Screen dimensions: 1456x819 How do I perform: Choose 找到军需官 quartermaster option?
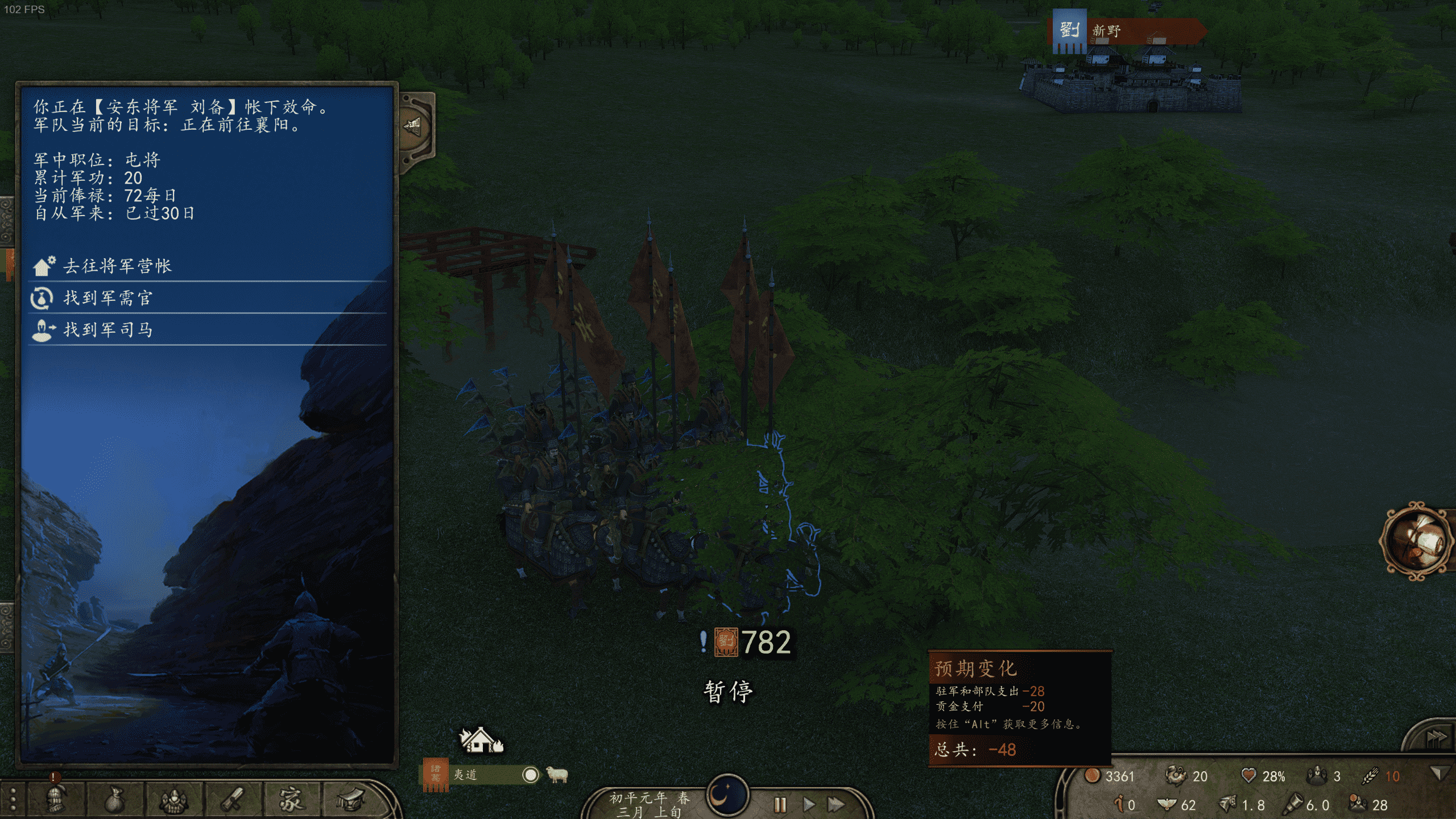[107, 298]
